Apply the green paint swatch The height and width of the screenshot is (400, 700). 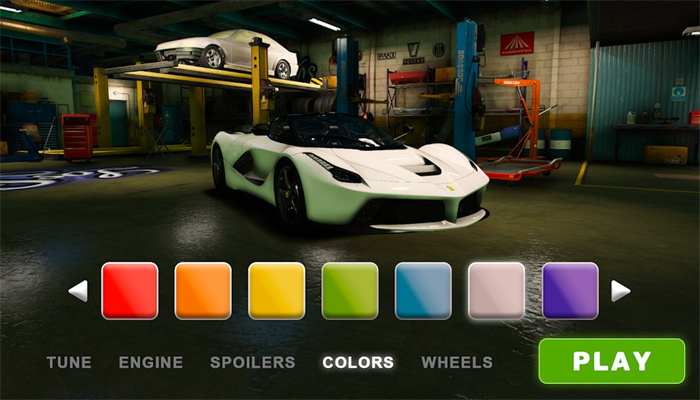pyautogui.click(x=350, y=291)
